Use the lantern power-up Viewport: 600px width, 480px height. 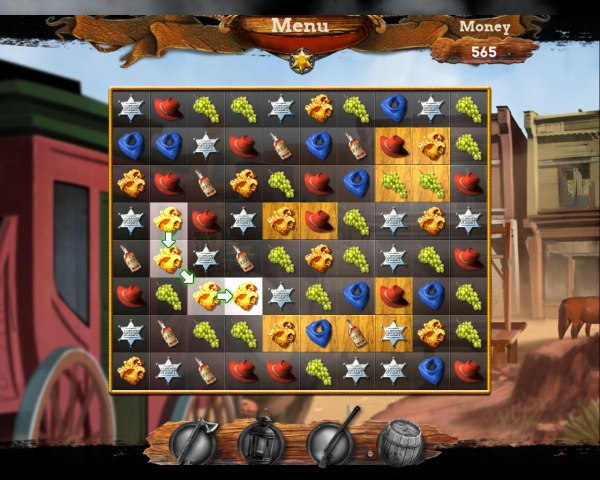[261, 441]
